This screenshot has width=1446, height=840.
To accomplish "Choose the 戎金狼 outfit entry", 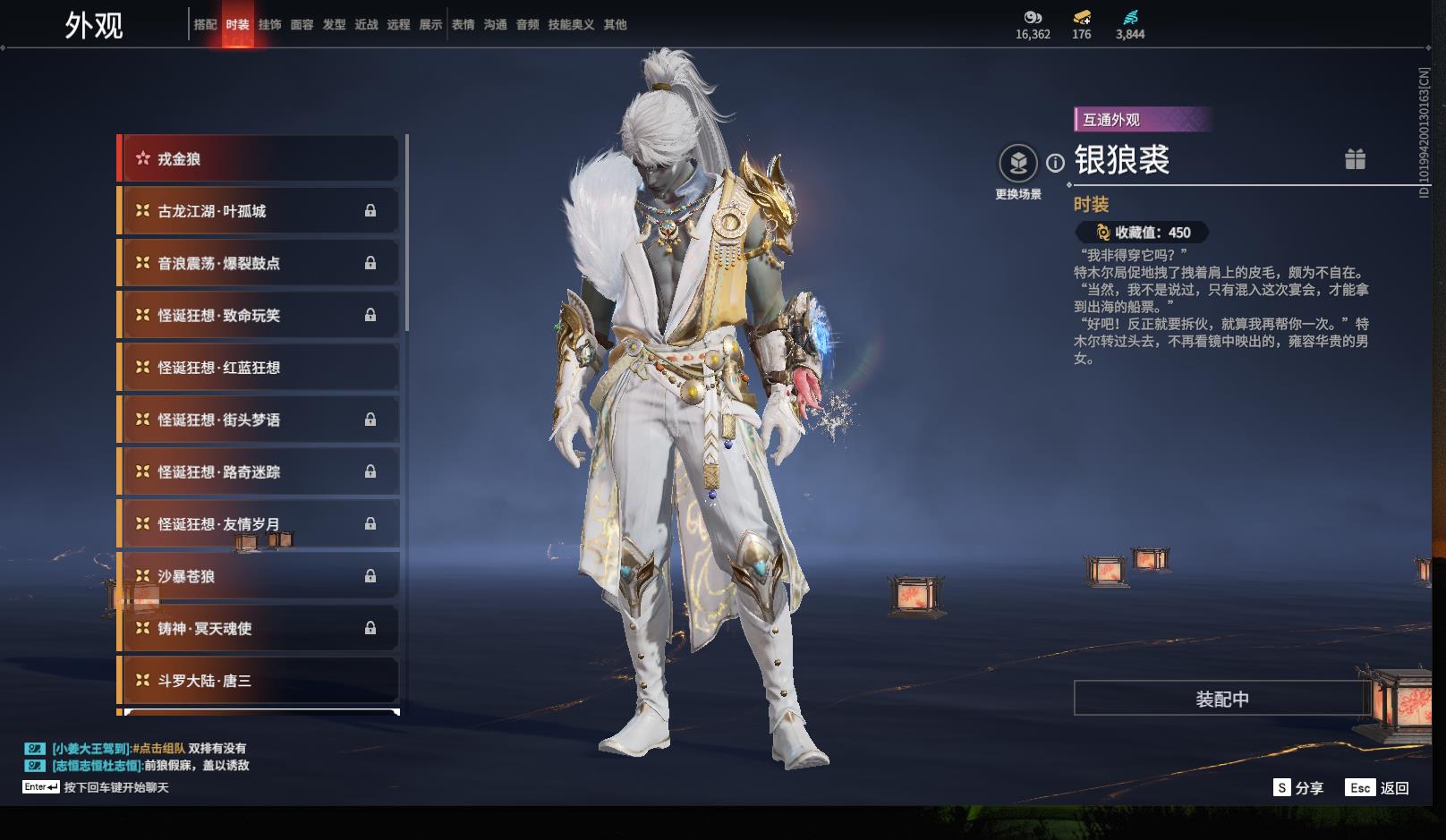I will click(259, 159).
